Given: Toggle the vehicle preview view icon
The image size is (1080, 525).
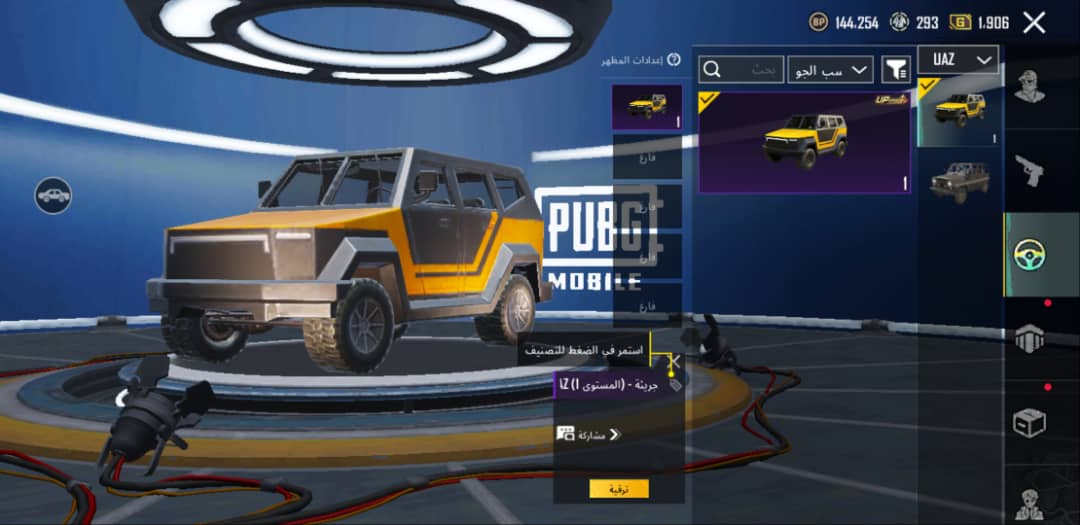Looking at the screenshot, I should [x=53, y=196].
